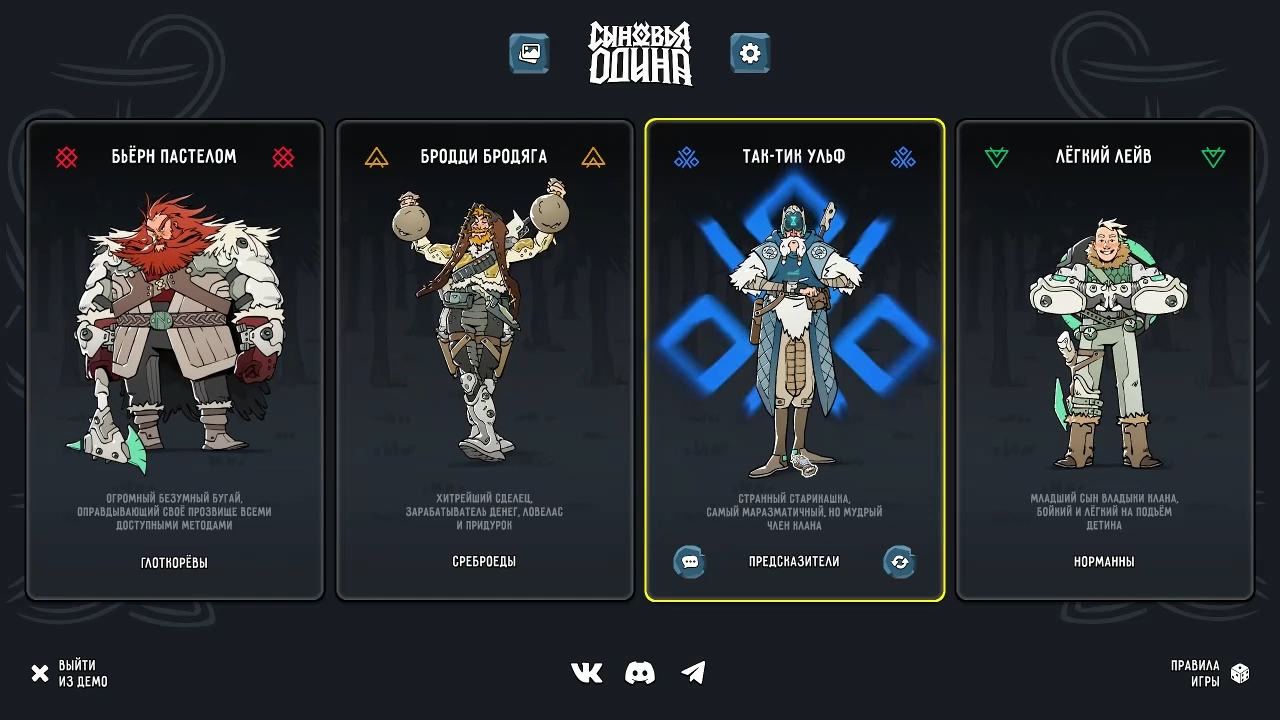
Task: Choose the Бродди Бродяга character card
Action: (485, 360)
